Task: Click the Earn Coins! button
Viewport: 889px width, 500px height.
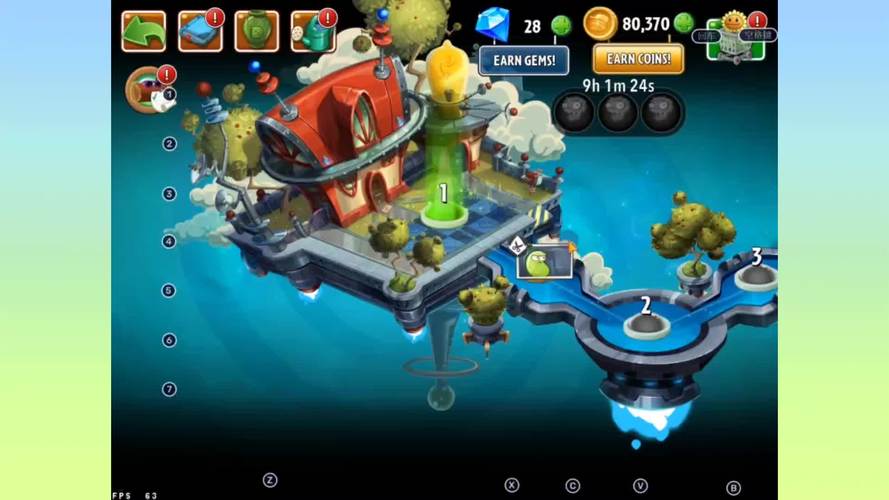Action: (x=638, y=59)
